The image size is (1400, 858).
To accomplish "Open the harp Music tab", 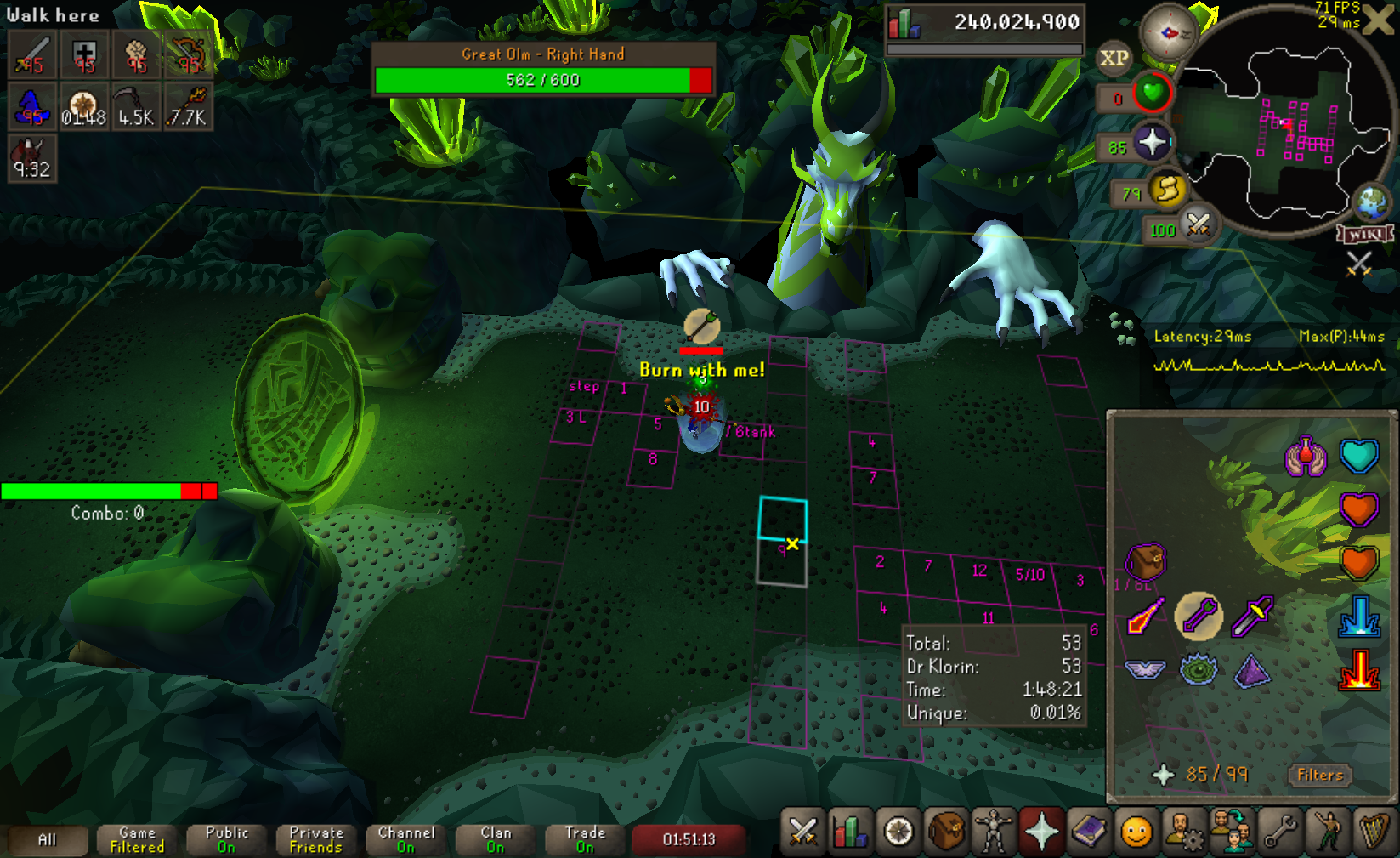I will click(x=1374, y=832).
